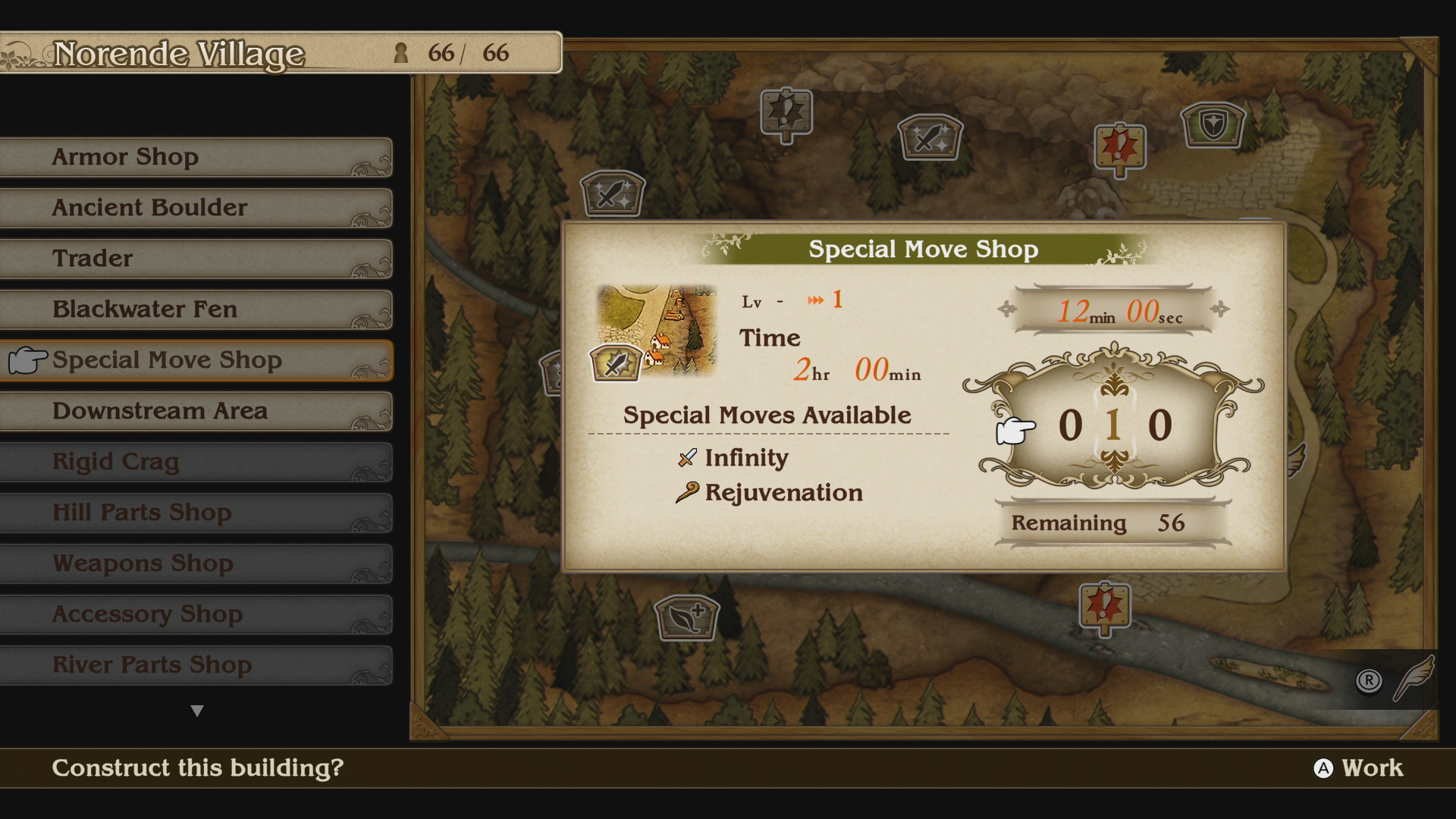Pick the highlighted Special Move Shop entry
This screenshot has width=1456, height=819.
point(196,360)
